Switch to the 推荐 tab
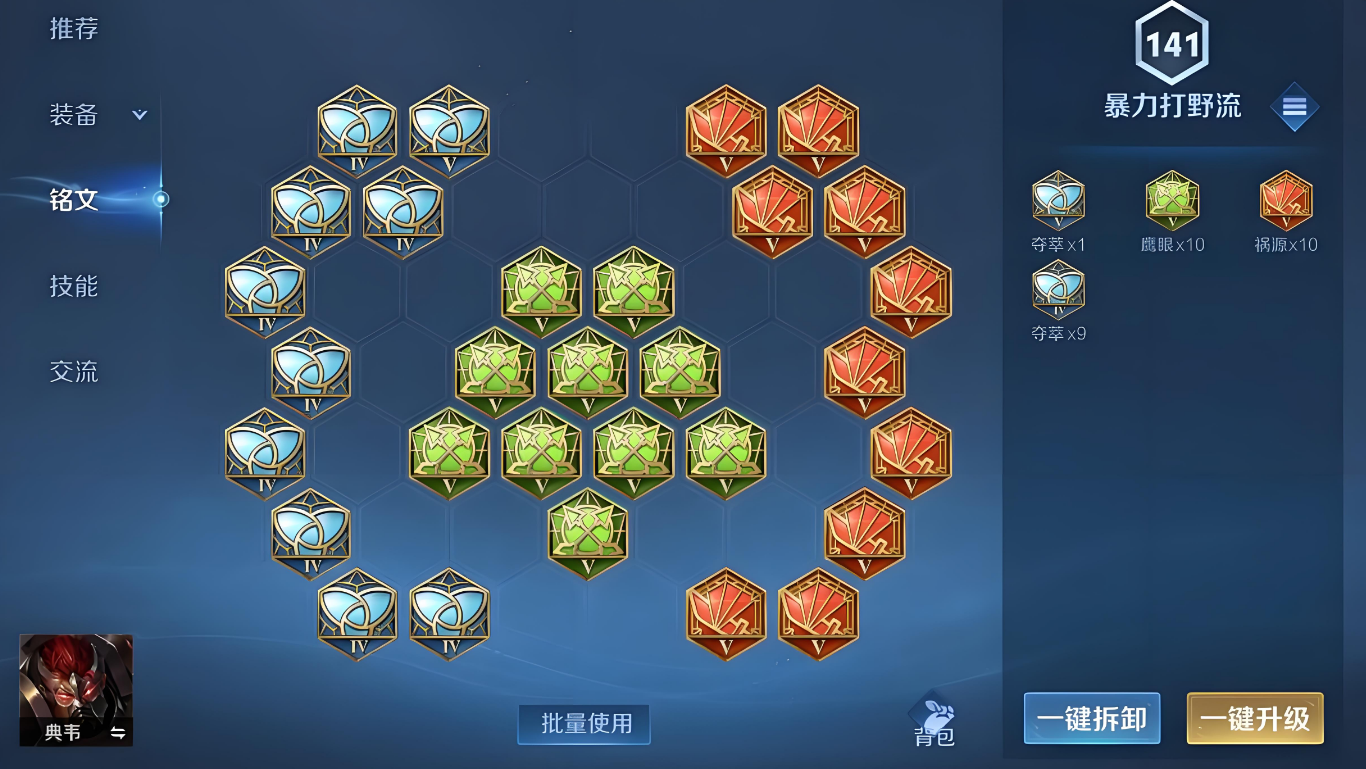 coord(74,29)
